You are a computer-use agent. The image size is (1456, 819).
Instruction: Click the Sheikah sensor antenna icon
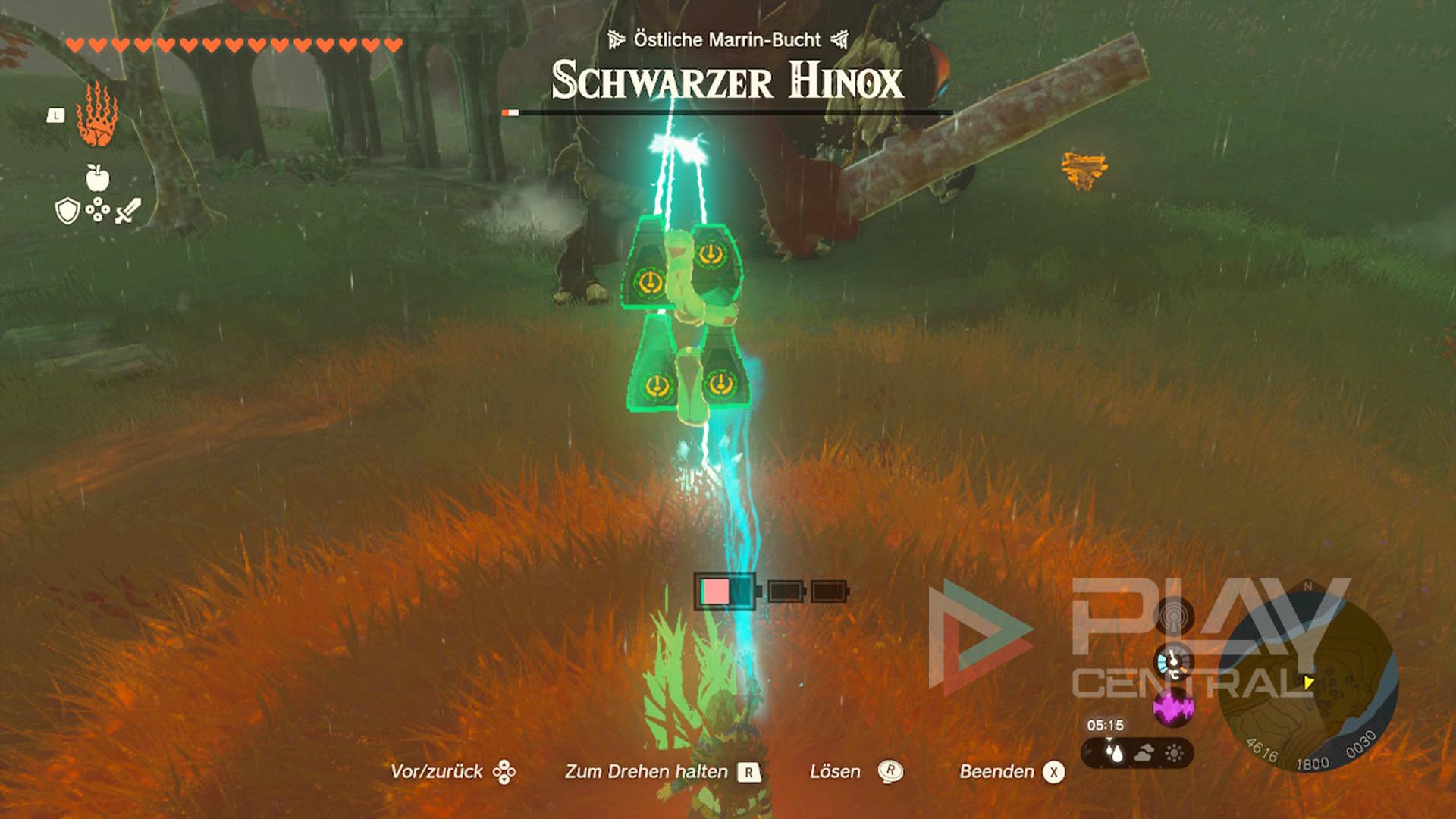point(1172,616)
